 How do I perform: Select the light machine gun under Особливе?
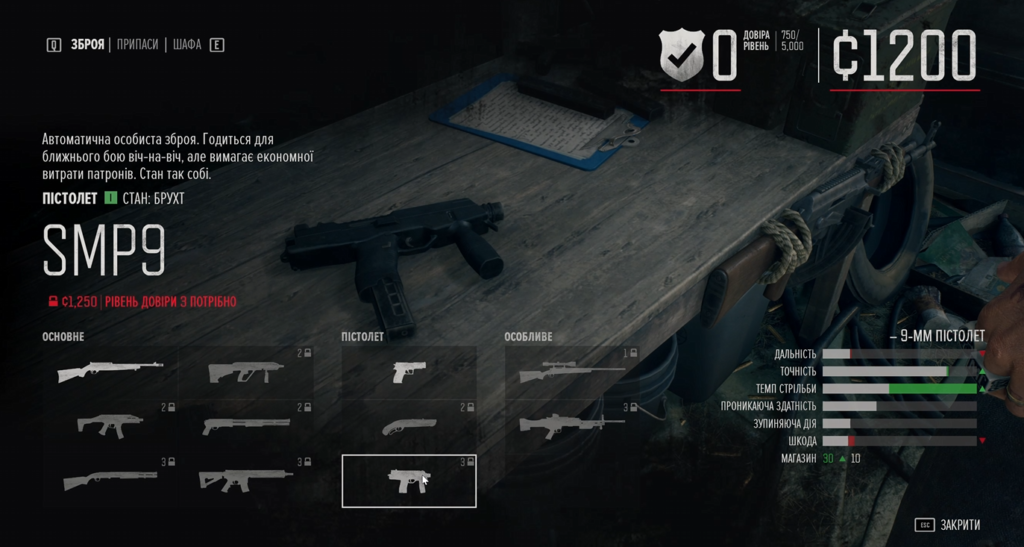572,425
